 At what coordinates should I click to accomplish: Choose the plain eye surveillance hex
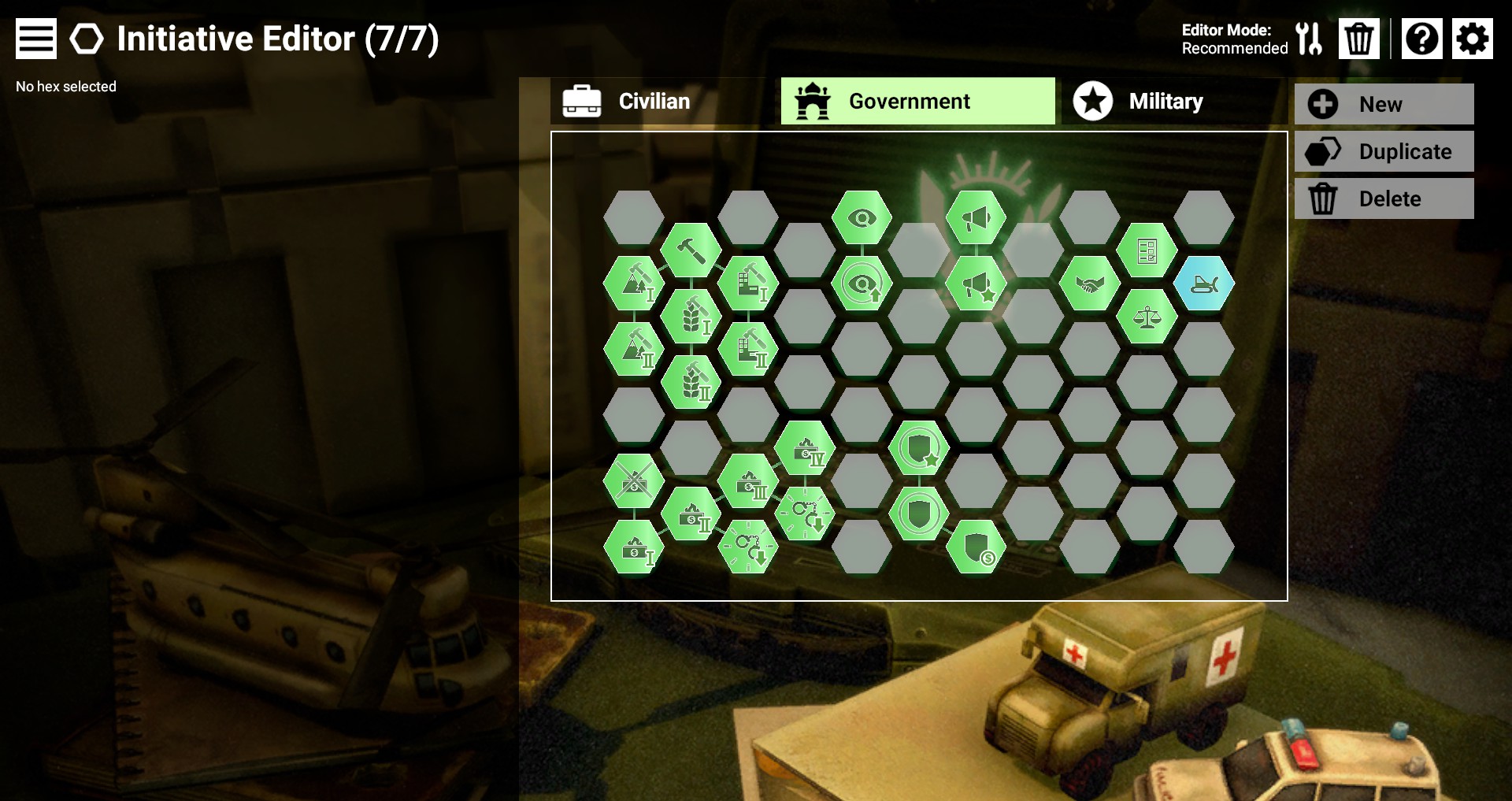(862, 217)
